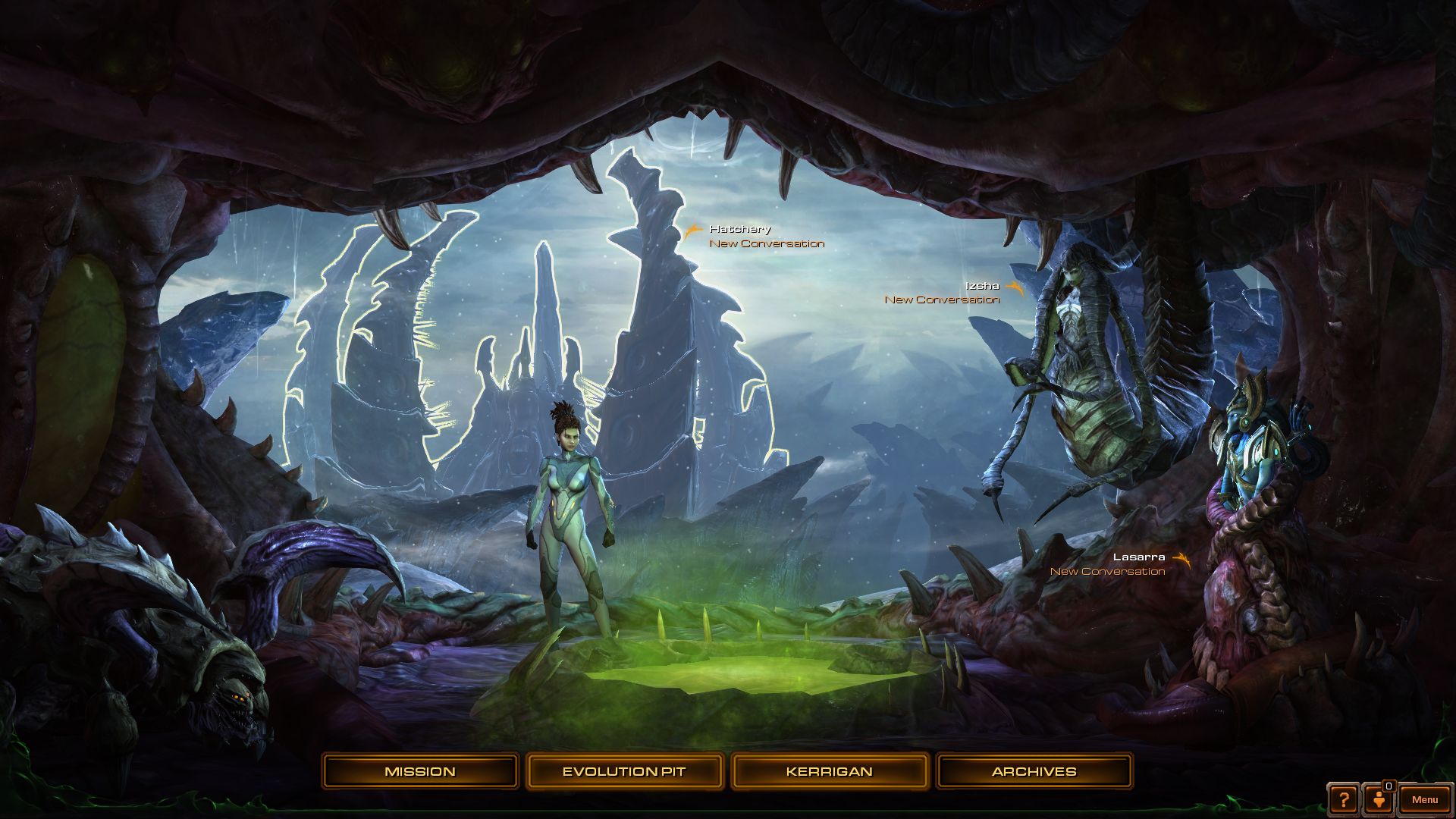Image resolution: width=1456 pixels, height=819 pixels.
Task: Enter the Evolution Pit
Action: point(624,771)
